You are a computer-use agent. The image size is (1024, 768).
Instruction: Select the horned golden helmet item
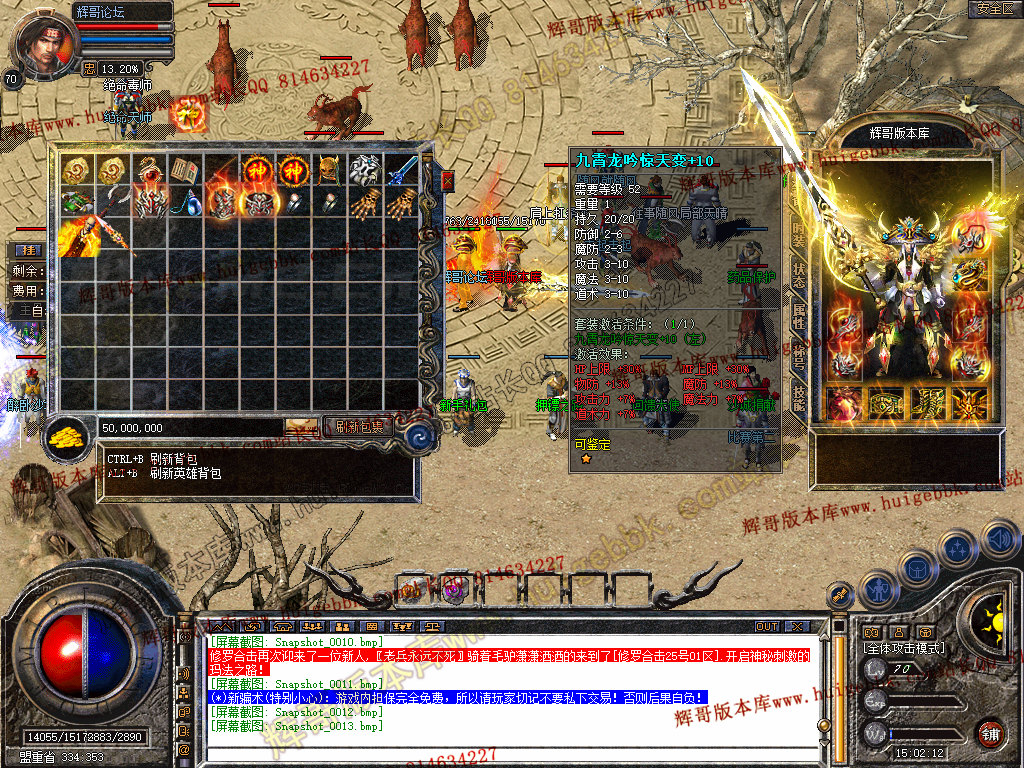click(x=327, y=170)
